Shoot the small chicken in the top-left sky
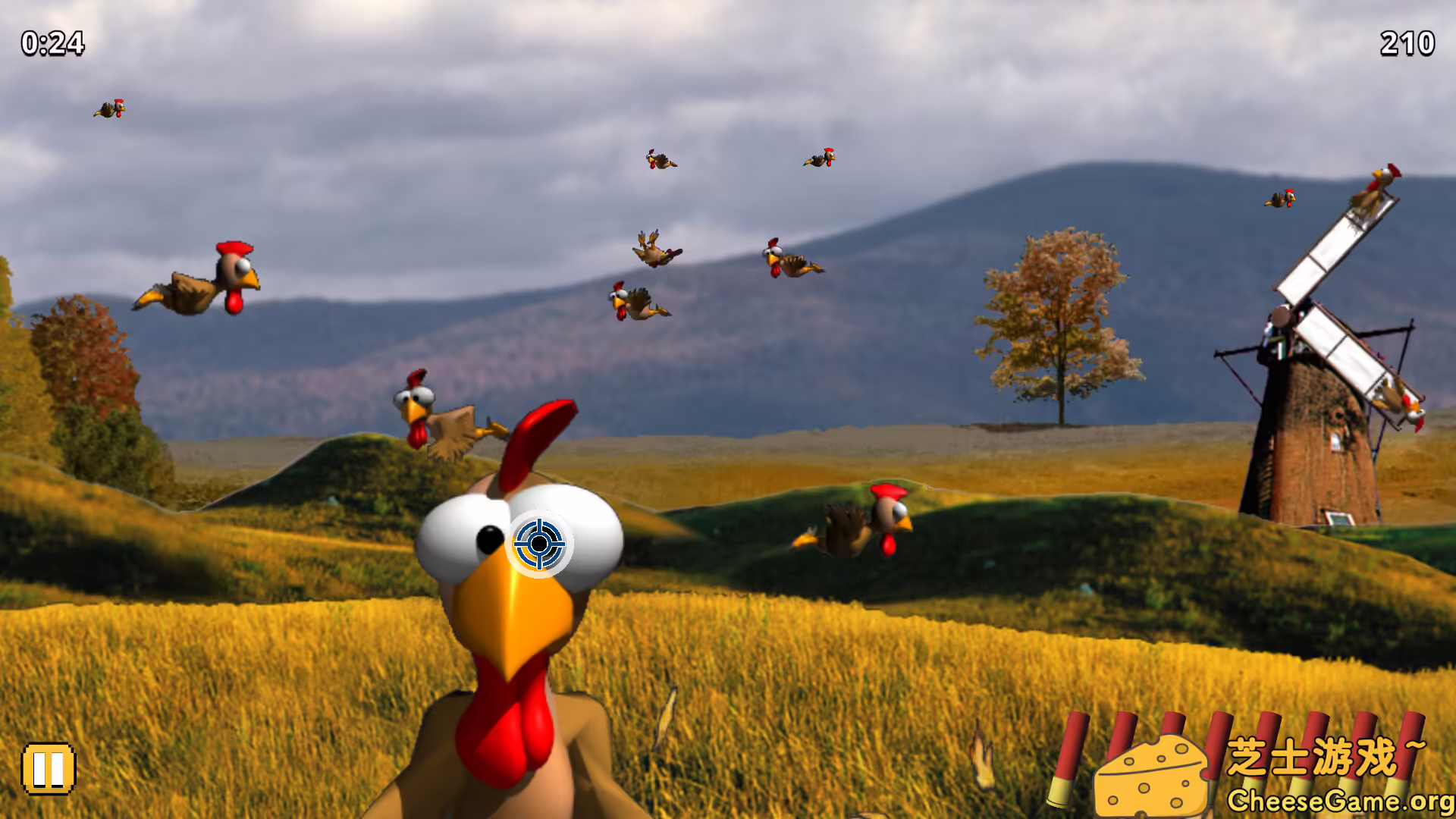Screen dimensions: 1456x819 pyautogui.click(x=110, y=108)
